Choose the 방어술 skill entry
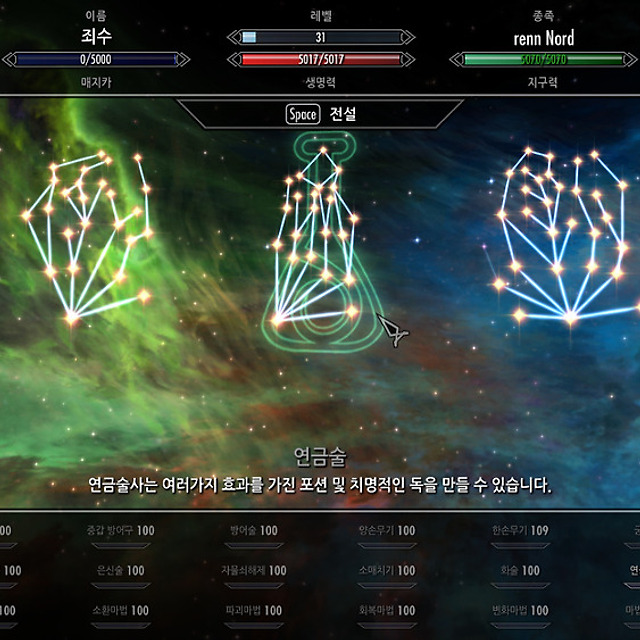 [x=255, y=530]
